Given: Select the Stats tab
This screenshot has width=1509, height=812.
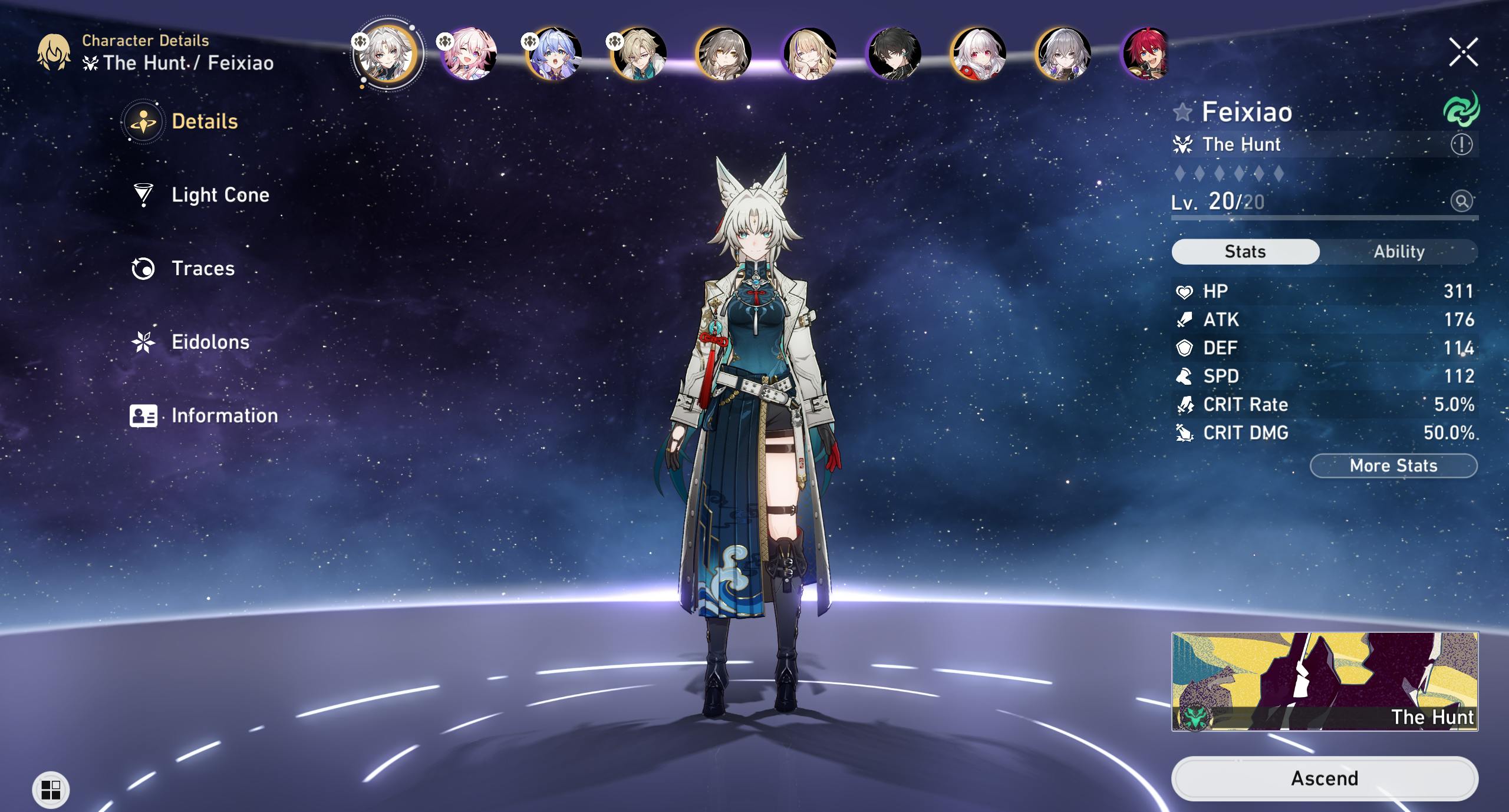Looking at the screenshot, I should pyautogui.click(x=1245, y=252).
